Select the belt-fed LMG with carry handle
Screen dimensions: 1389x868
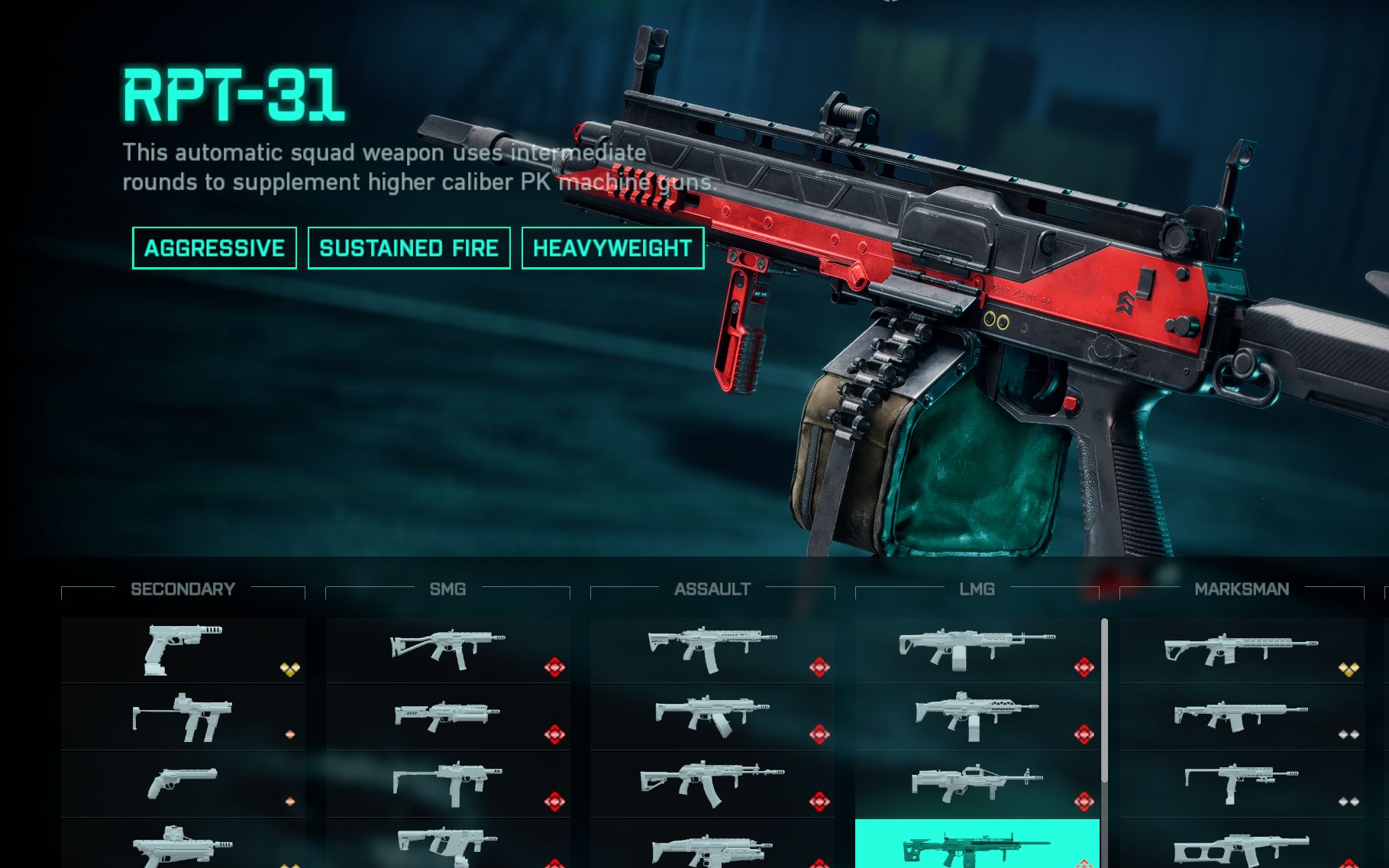977,783
